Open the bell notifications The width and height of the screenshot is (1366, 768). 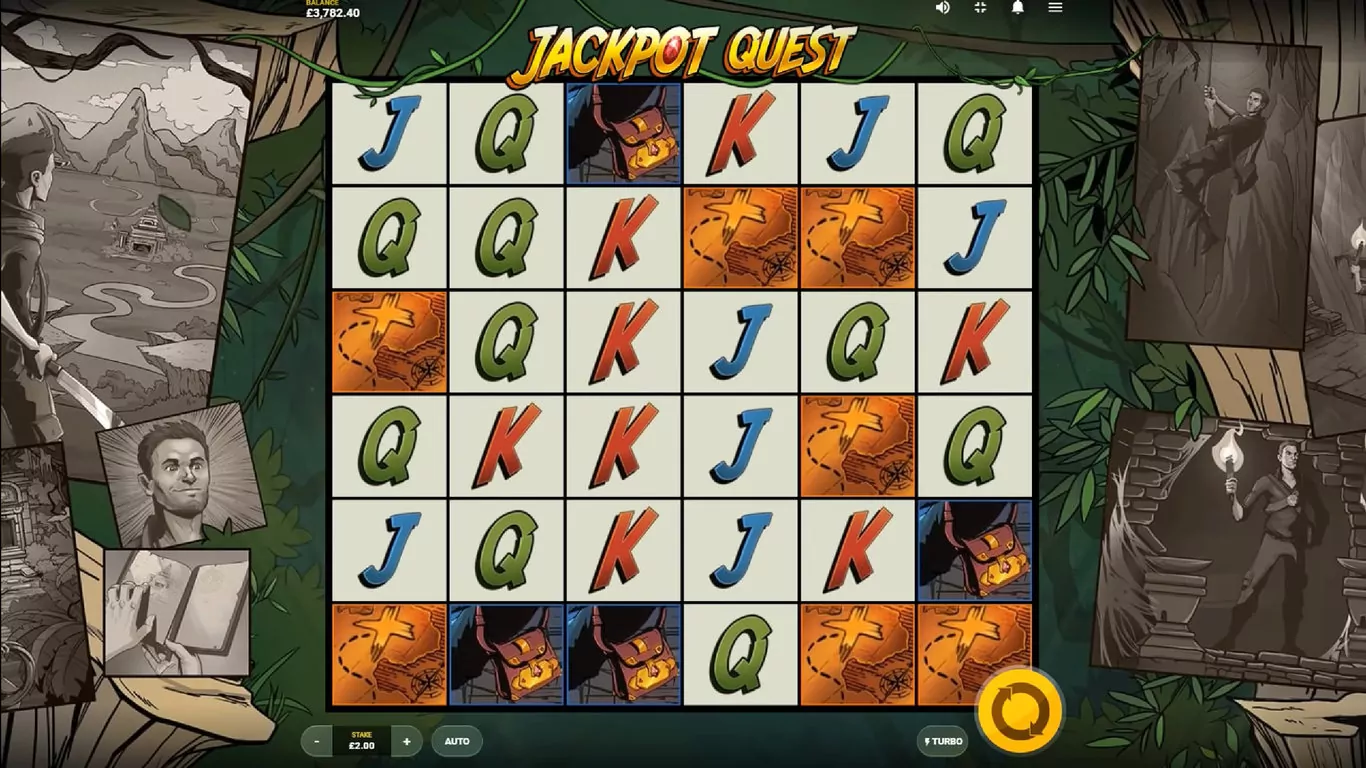1018,8
